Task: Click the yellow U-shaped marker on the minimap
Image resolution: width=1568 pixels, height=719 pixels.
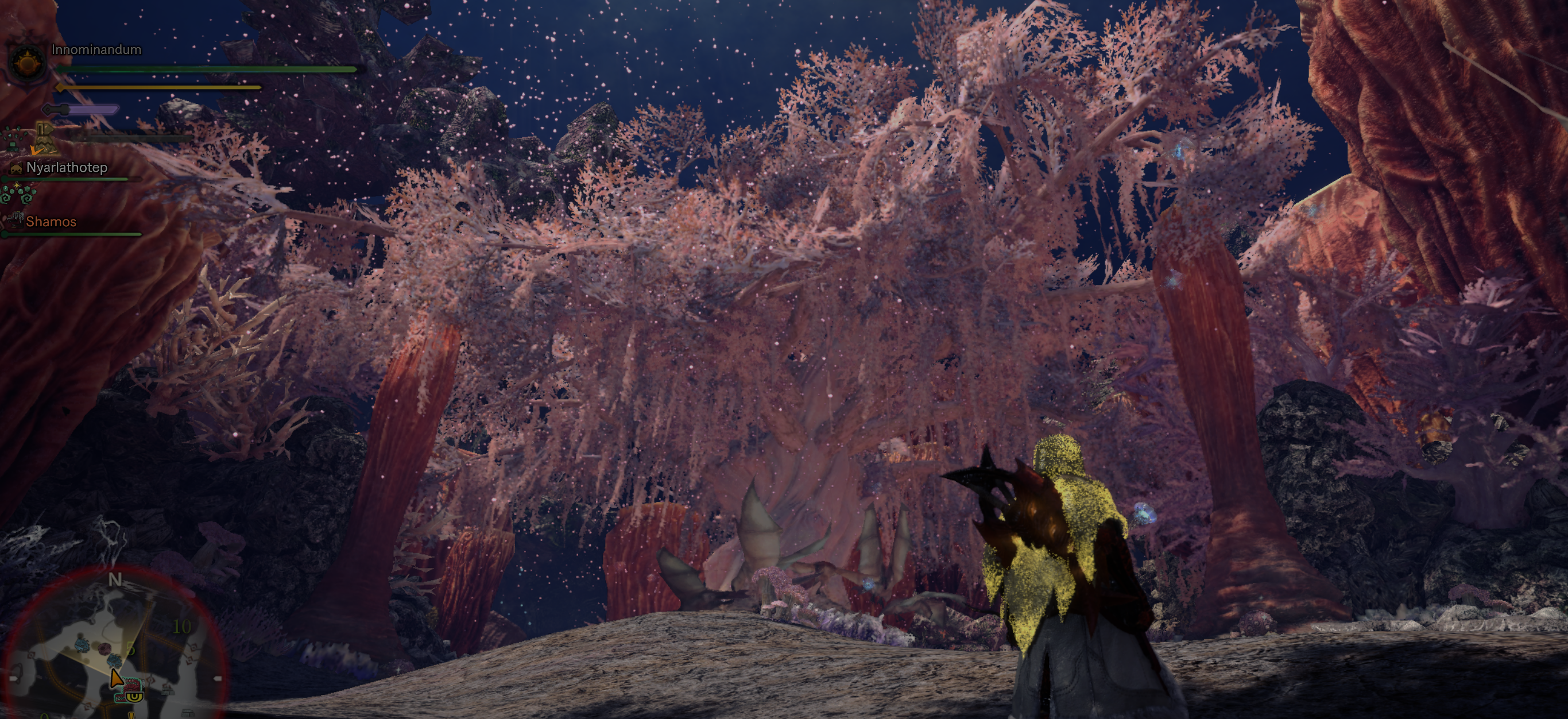Action: pyautogui.click(x=135, y=697)
